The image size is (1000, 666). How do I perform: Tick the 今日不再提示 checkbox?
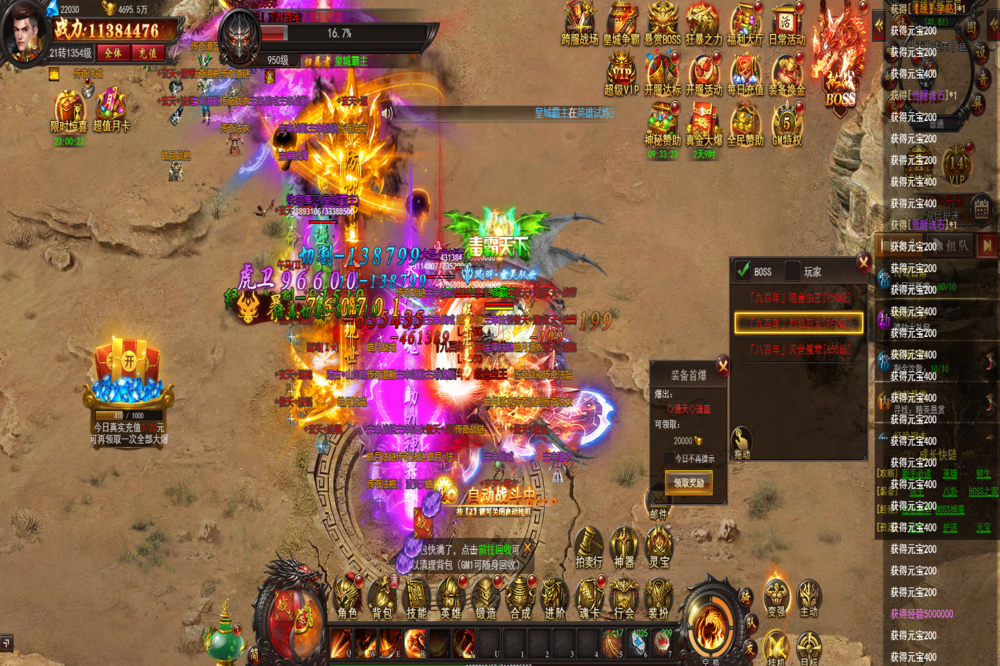(669, 458)
